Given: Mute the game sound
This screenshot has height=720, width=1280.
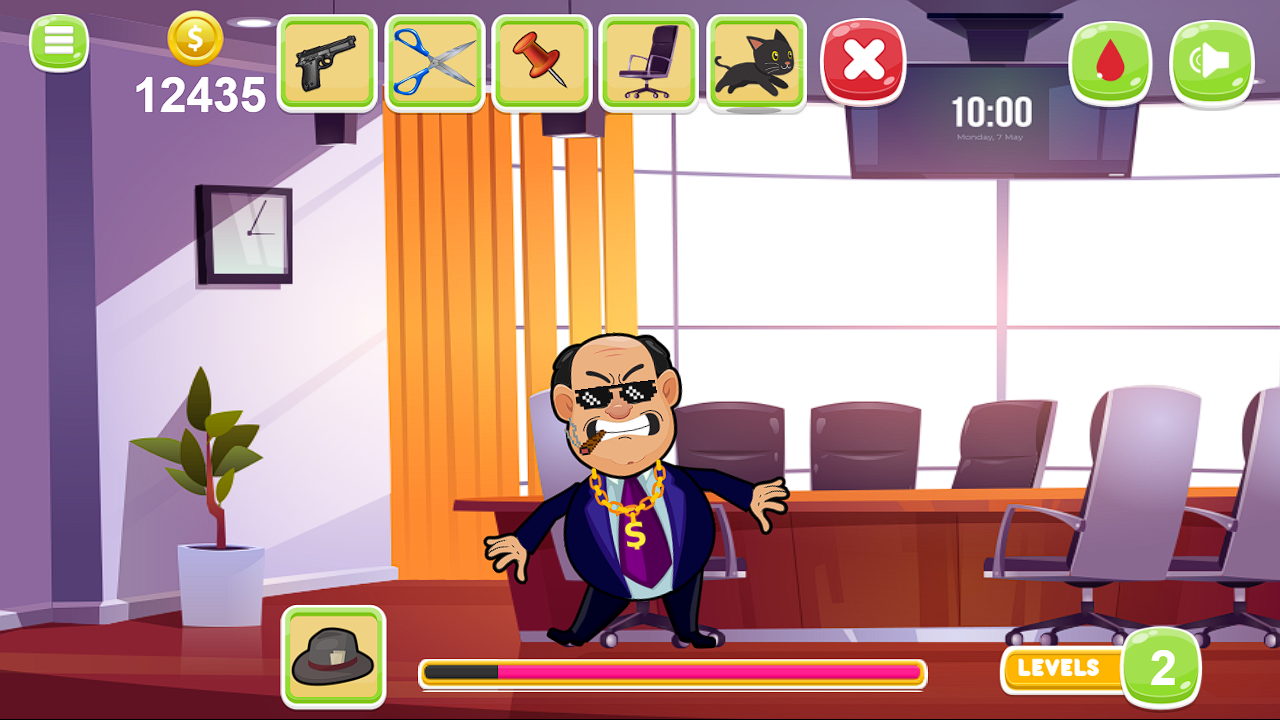Looking at the screenshot, I should 1211,62.
